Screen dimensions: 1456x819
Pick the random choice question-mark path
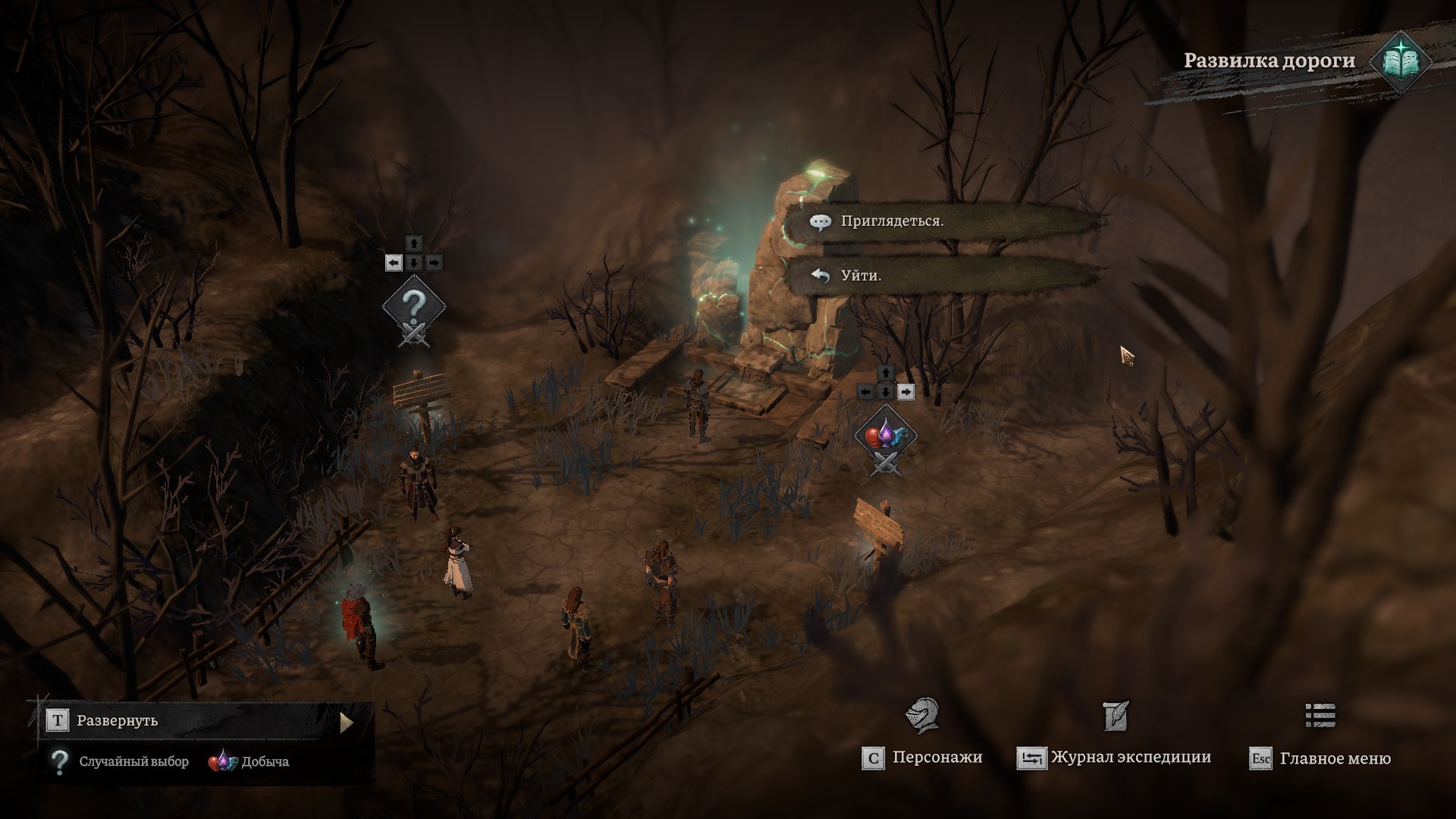413,308
